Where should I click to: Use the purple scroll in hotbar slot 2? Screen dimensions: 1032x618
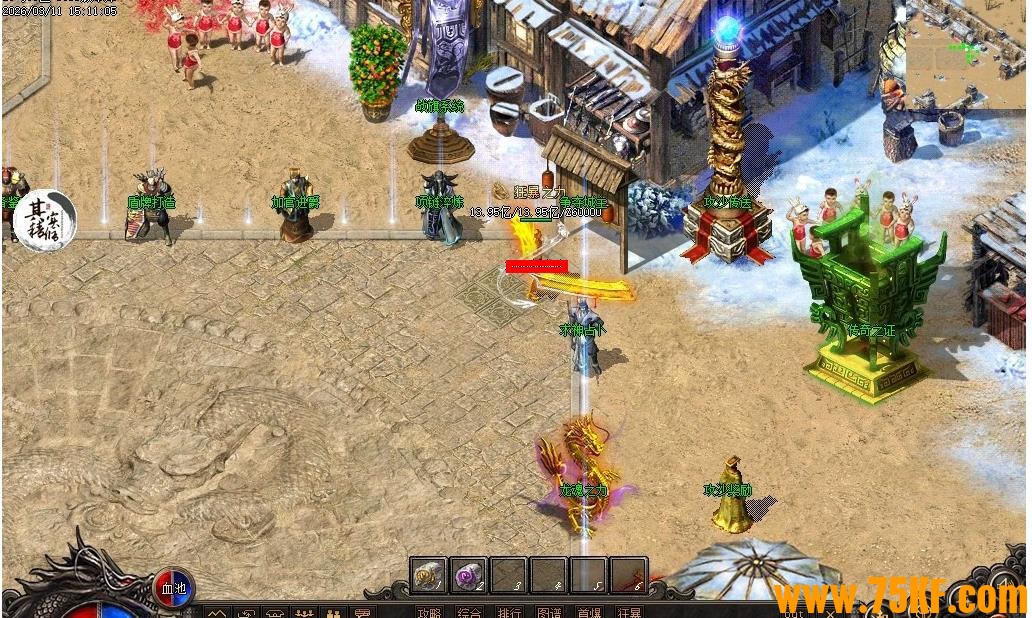468,575
